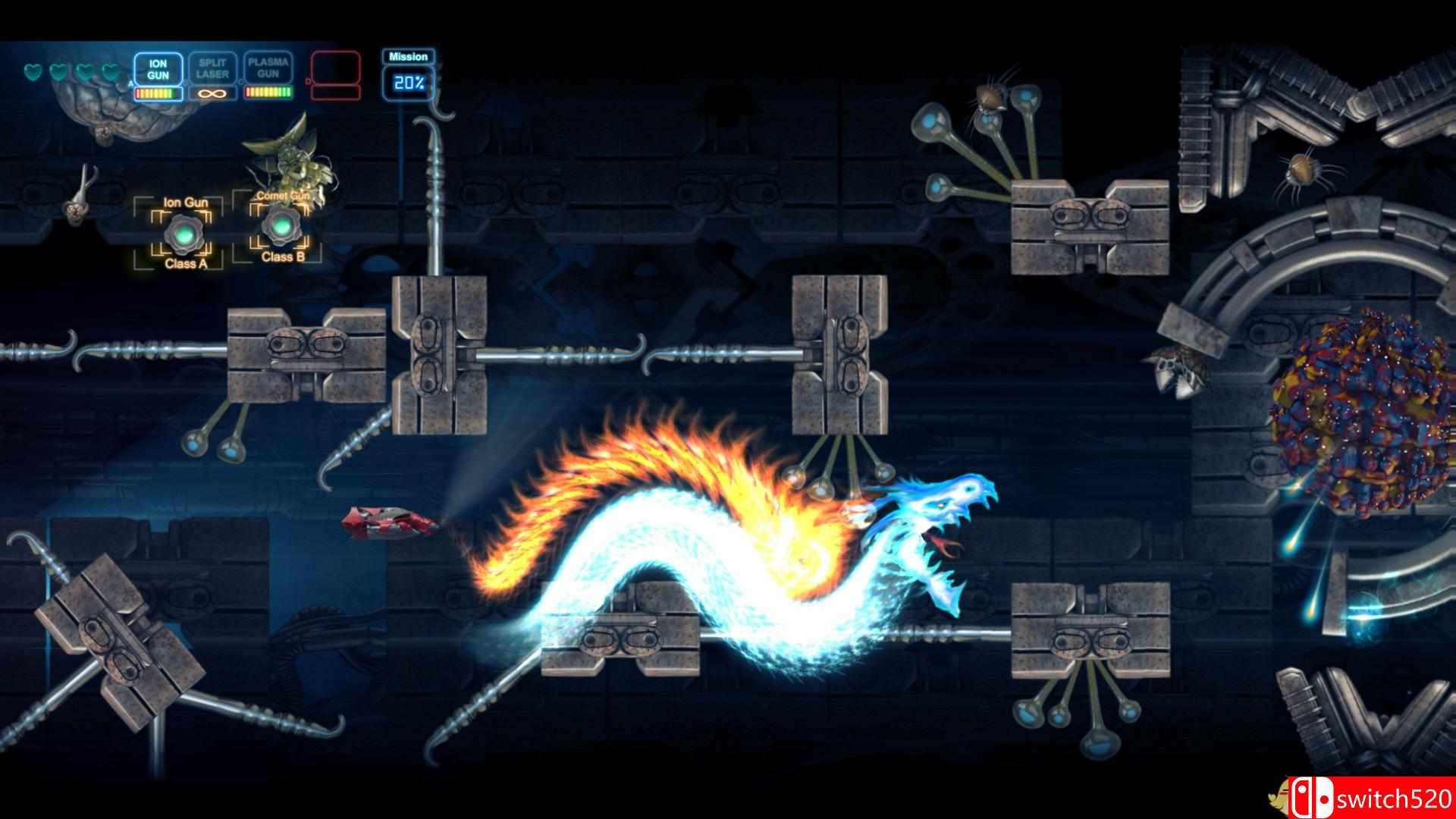Screen dimensions: 1456x819
Task: Click the ION GUN ammo gauge bar
Action: [157, 93]
